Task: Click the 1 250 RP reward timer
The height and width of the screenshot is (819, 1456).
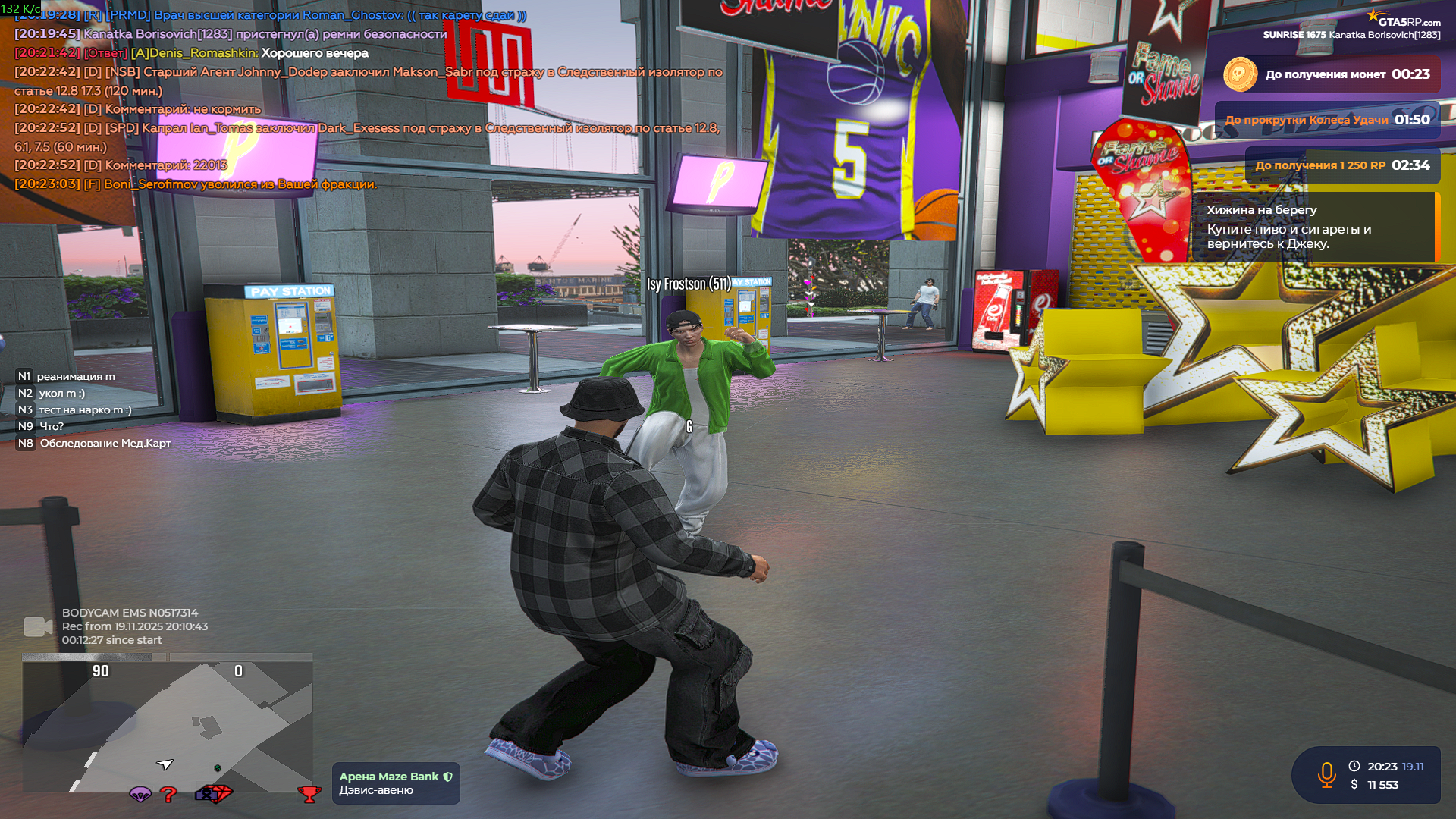Action: [1342, 165]
